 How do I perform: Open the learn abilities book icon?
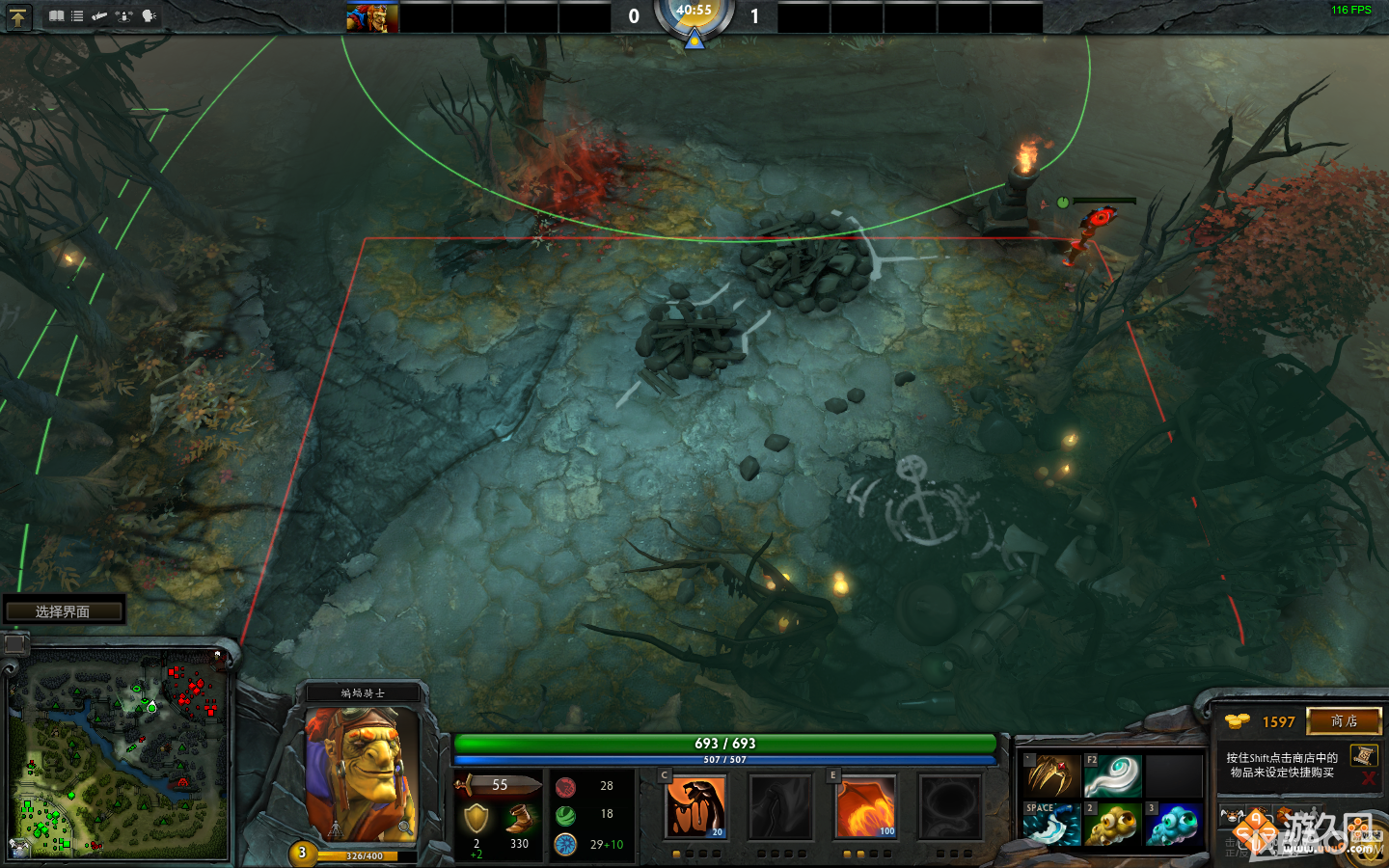(56, 16)
